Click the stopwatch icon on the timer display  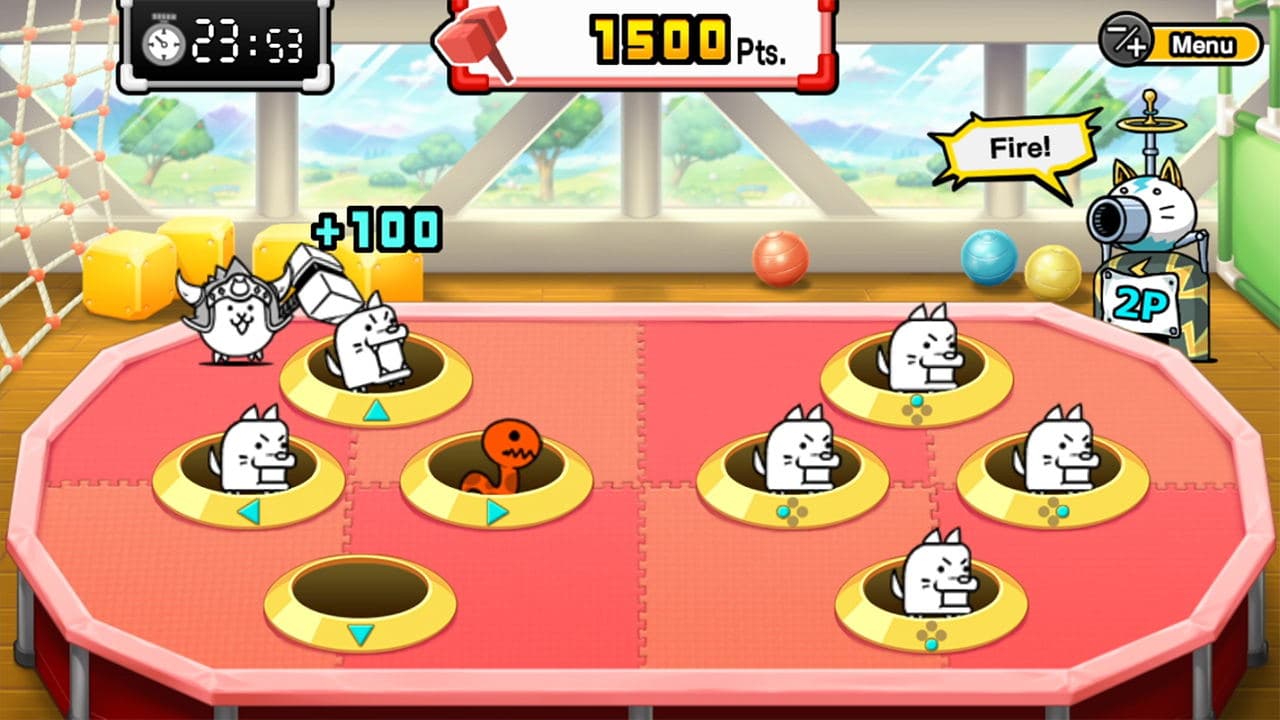click(167, 40)
